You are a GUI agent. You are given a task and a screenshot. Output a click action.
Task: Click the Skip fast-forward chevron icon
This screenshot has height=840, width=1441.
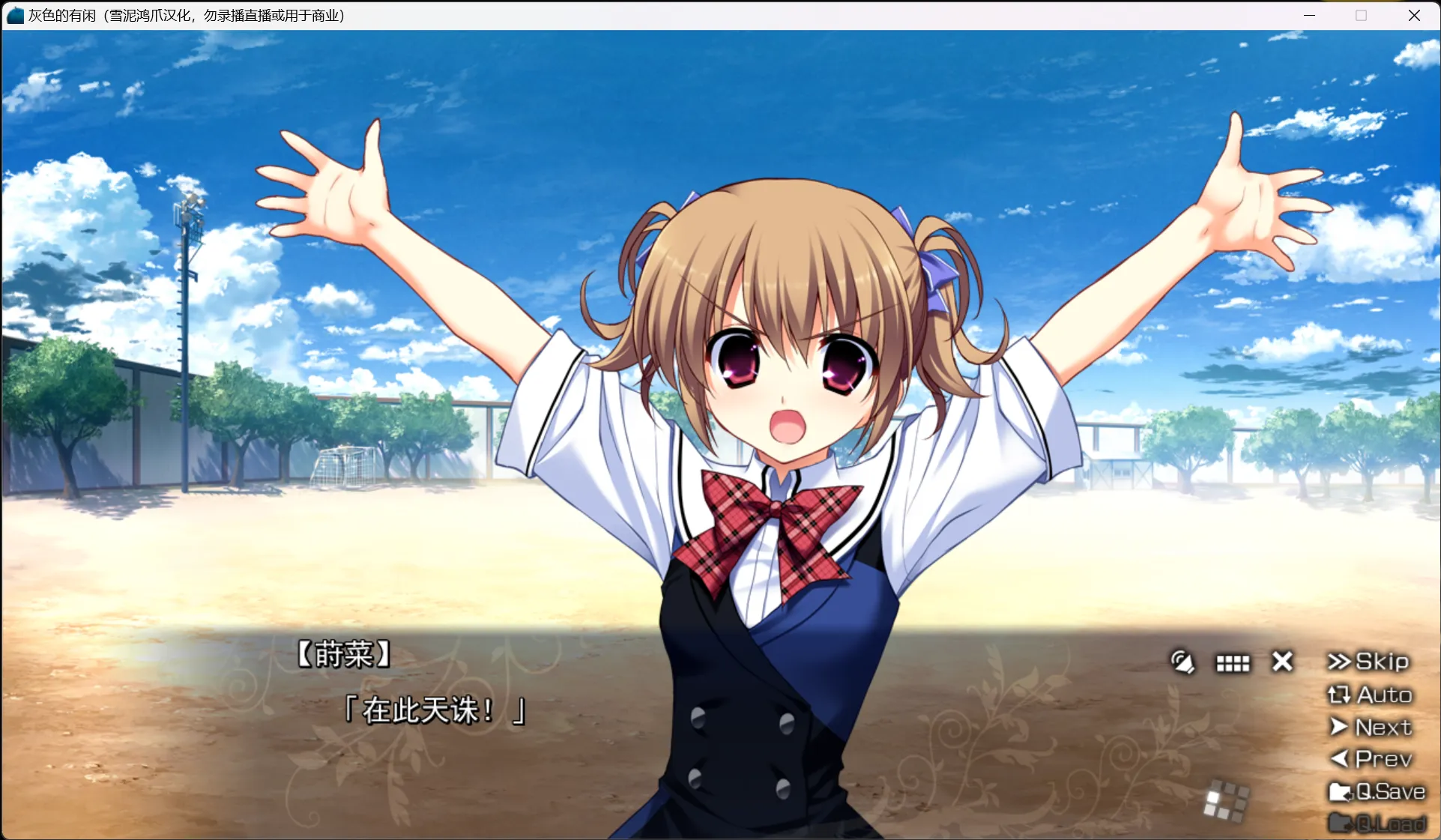[x=1338, y=662]
